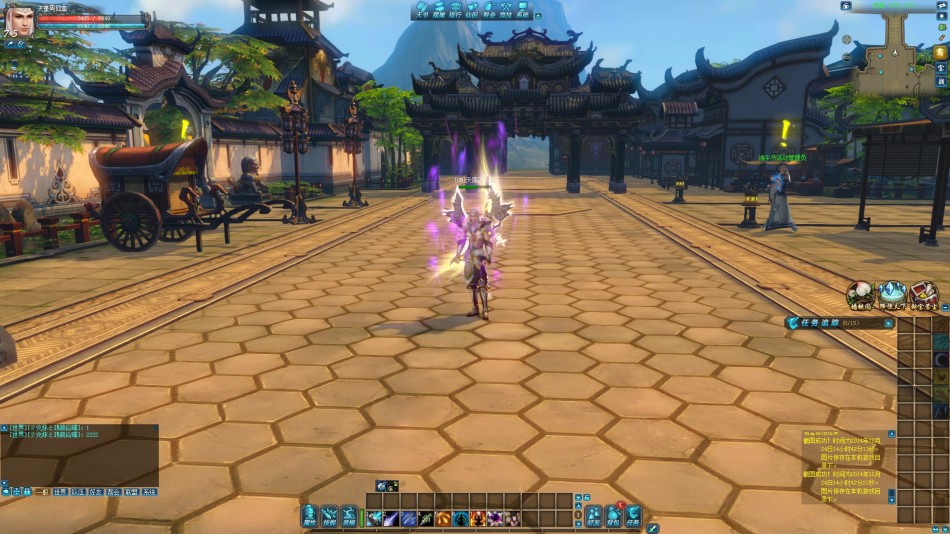The width and height of the screenshot is (950, 534).
Task: Select the 一般 general chat tab
Action: (x=41, y=492)
